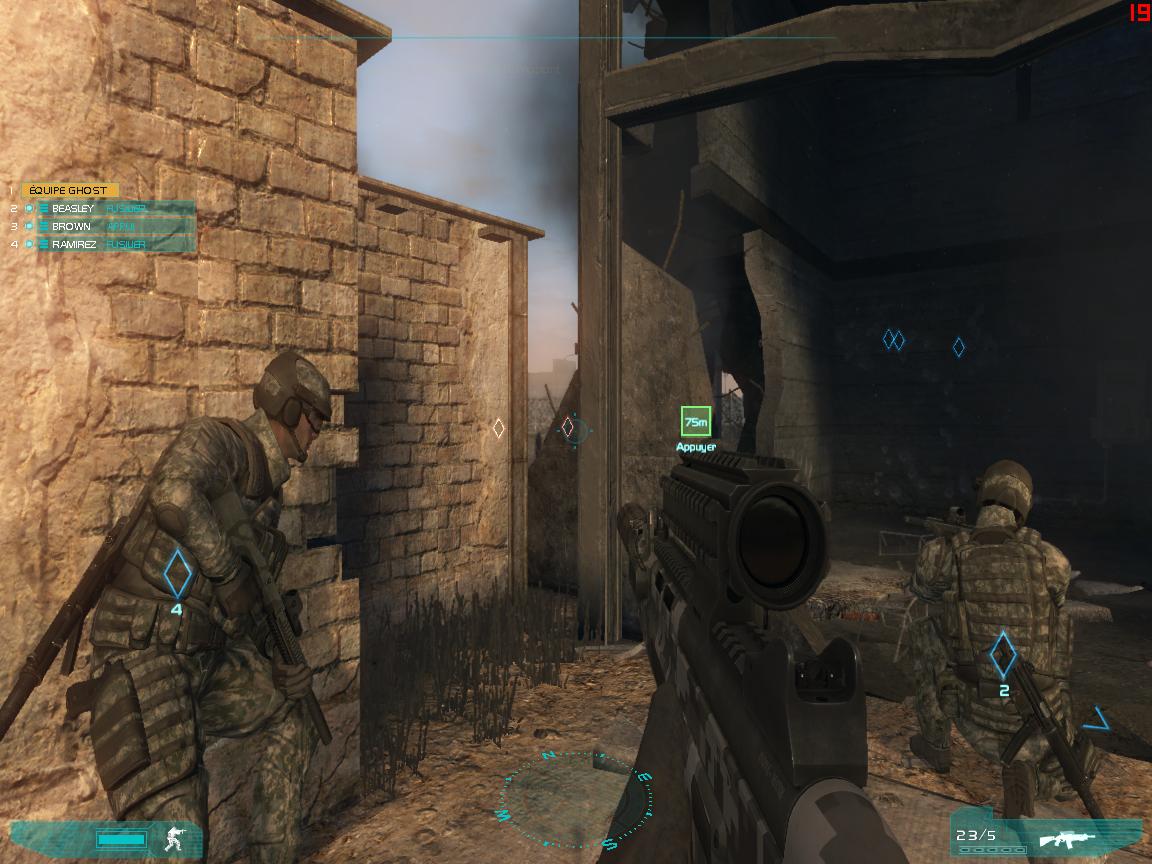Image resolution: width=1152 pixels, height=864 pixels.
Task: Select Brown's squad list row
Action: [110, 226]
